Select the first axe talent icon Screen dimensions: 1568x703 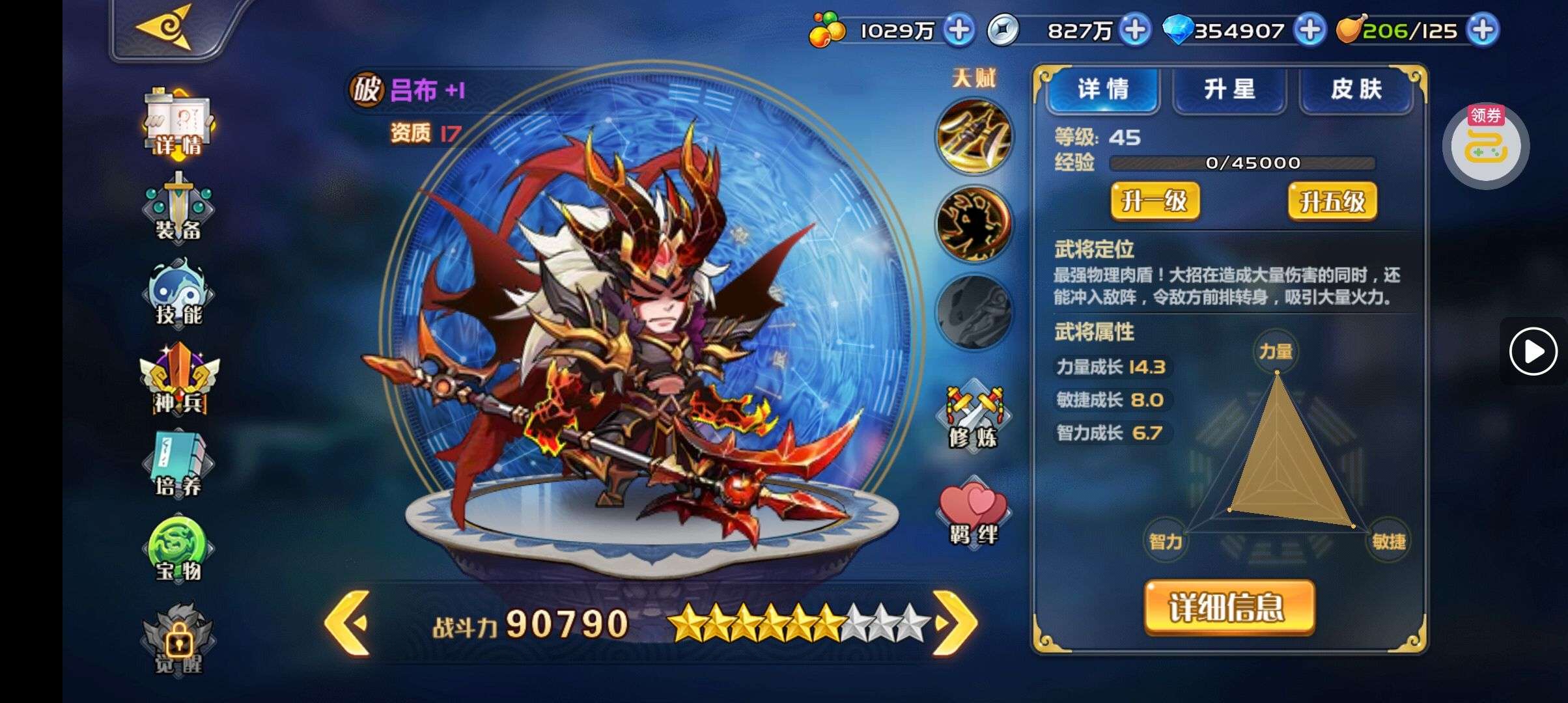[974, 137]
